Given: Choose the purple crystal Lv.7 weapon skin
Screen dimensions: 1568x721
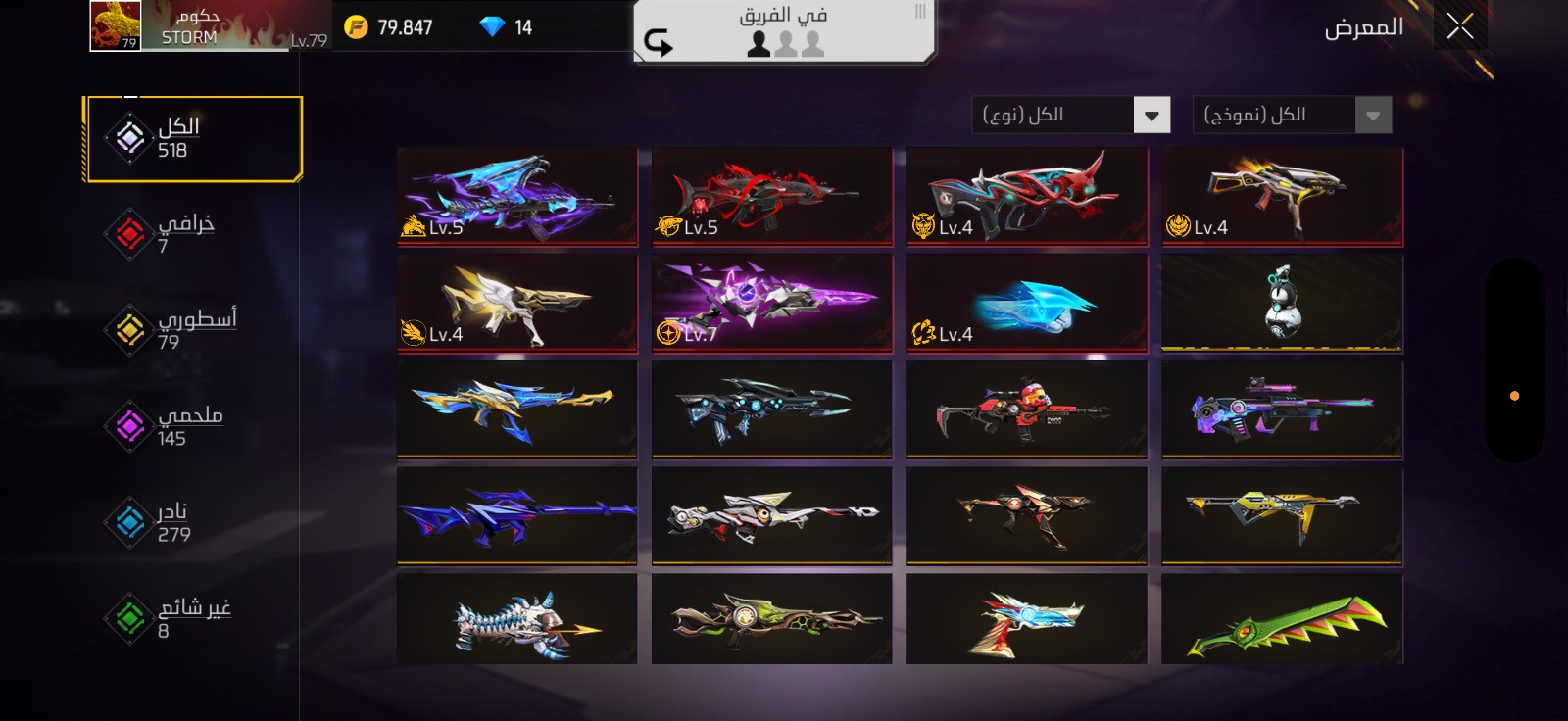Looking at the screenshot, I should (772, 302).
